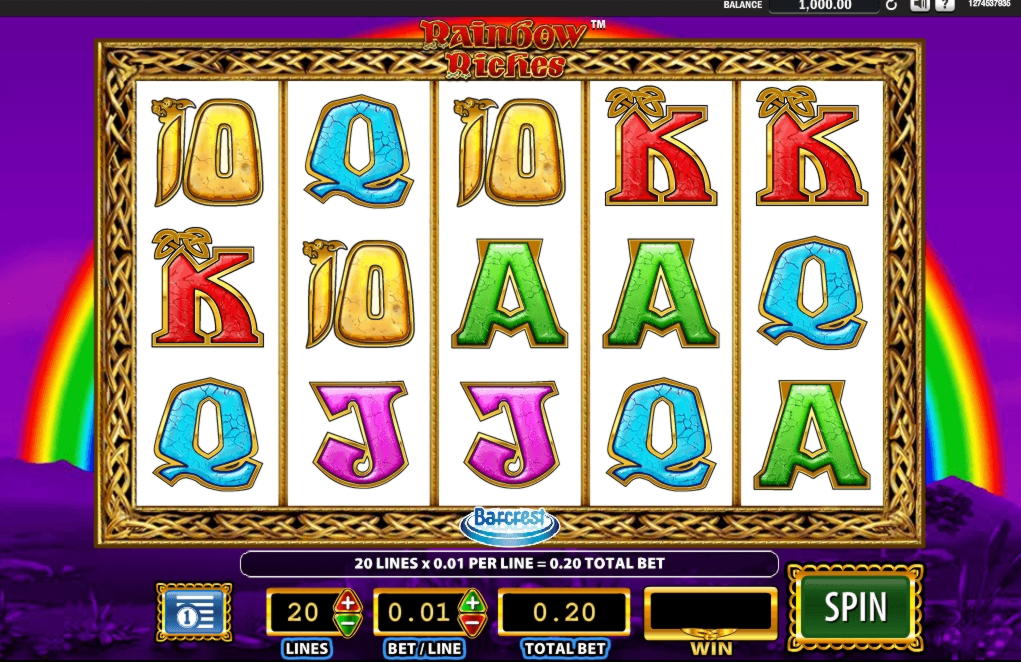Decrease the number of lines with minus
Image resolution: width=1021 pixels, height=662 pixels.
click(347, 622)
